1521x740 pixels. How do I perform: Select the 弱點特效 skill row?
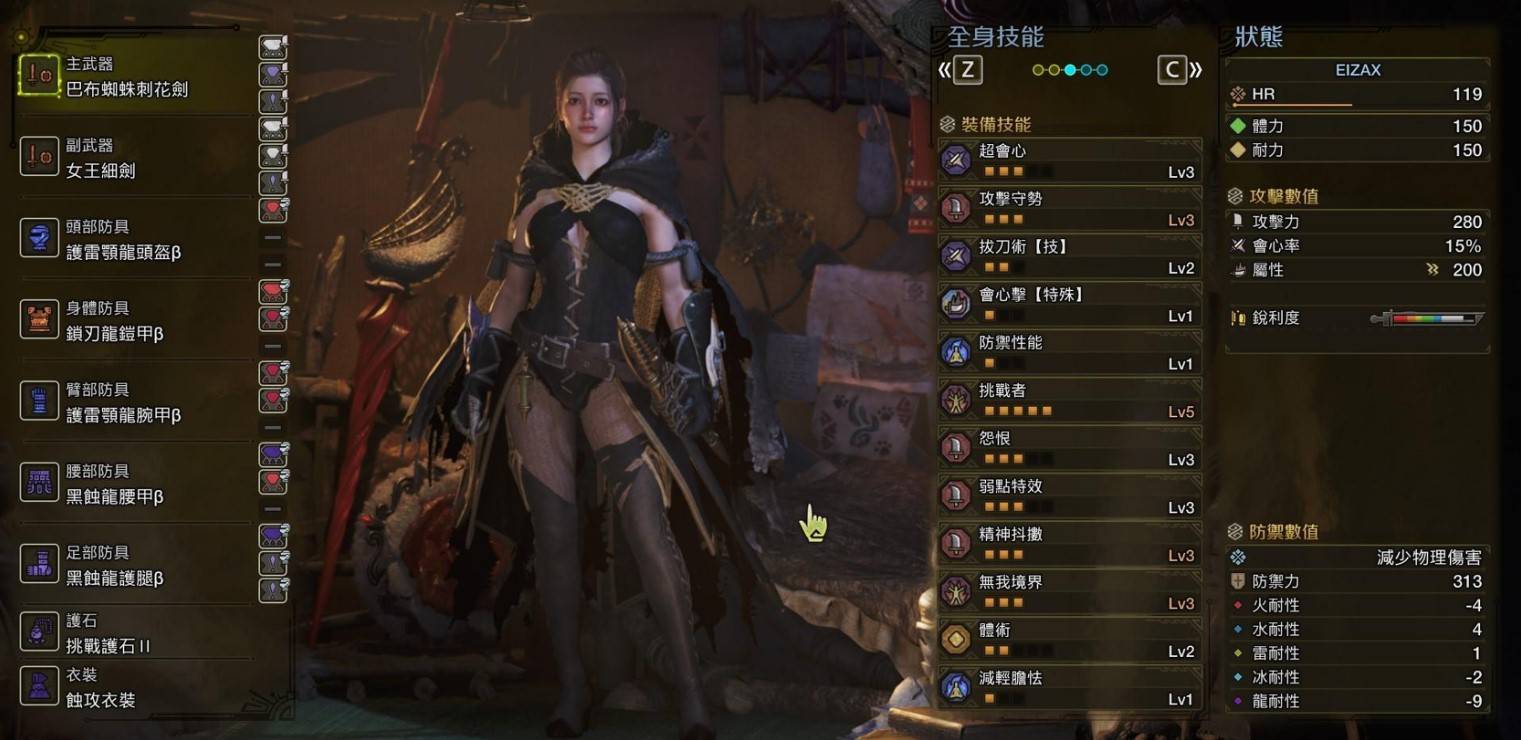pyautogui.click(x=1069, y=497)
